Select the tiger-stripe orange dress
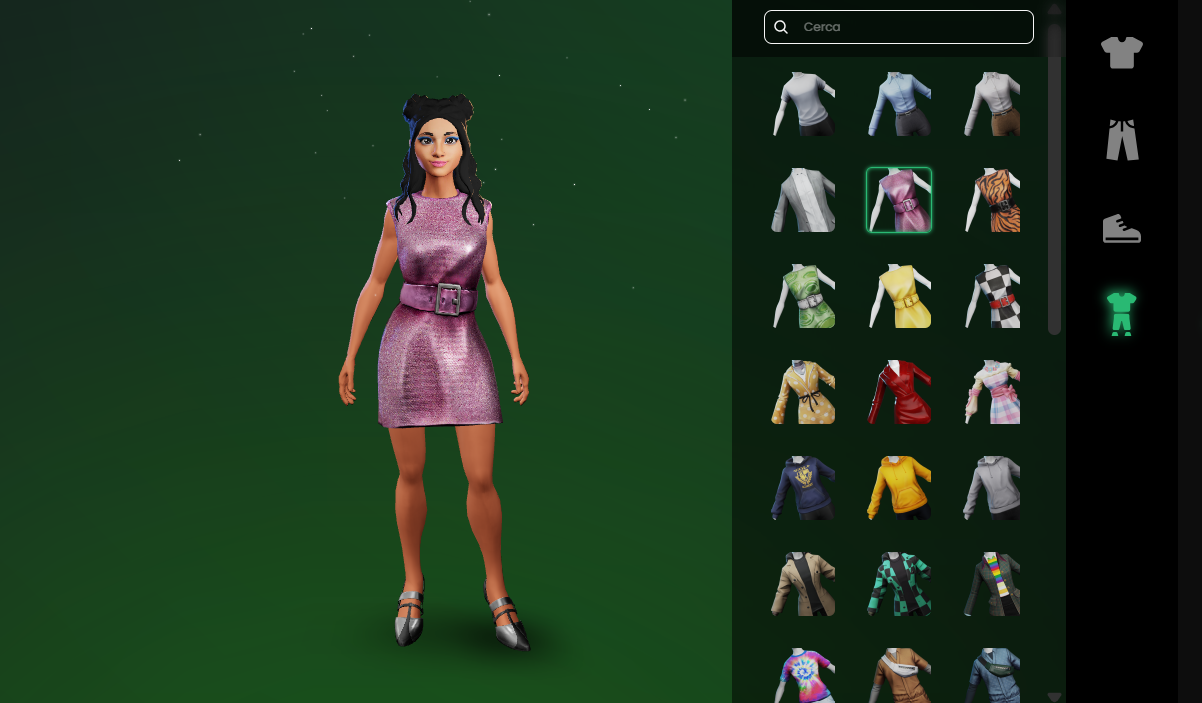This screenshot has width=1202, height=703. pyautogui.click(x=995, y=200)
